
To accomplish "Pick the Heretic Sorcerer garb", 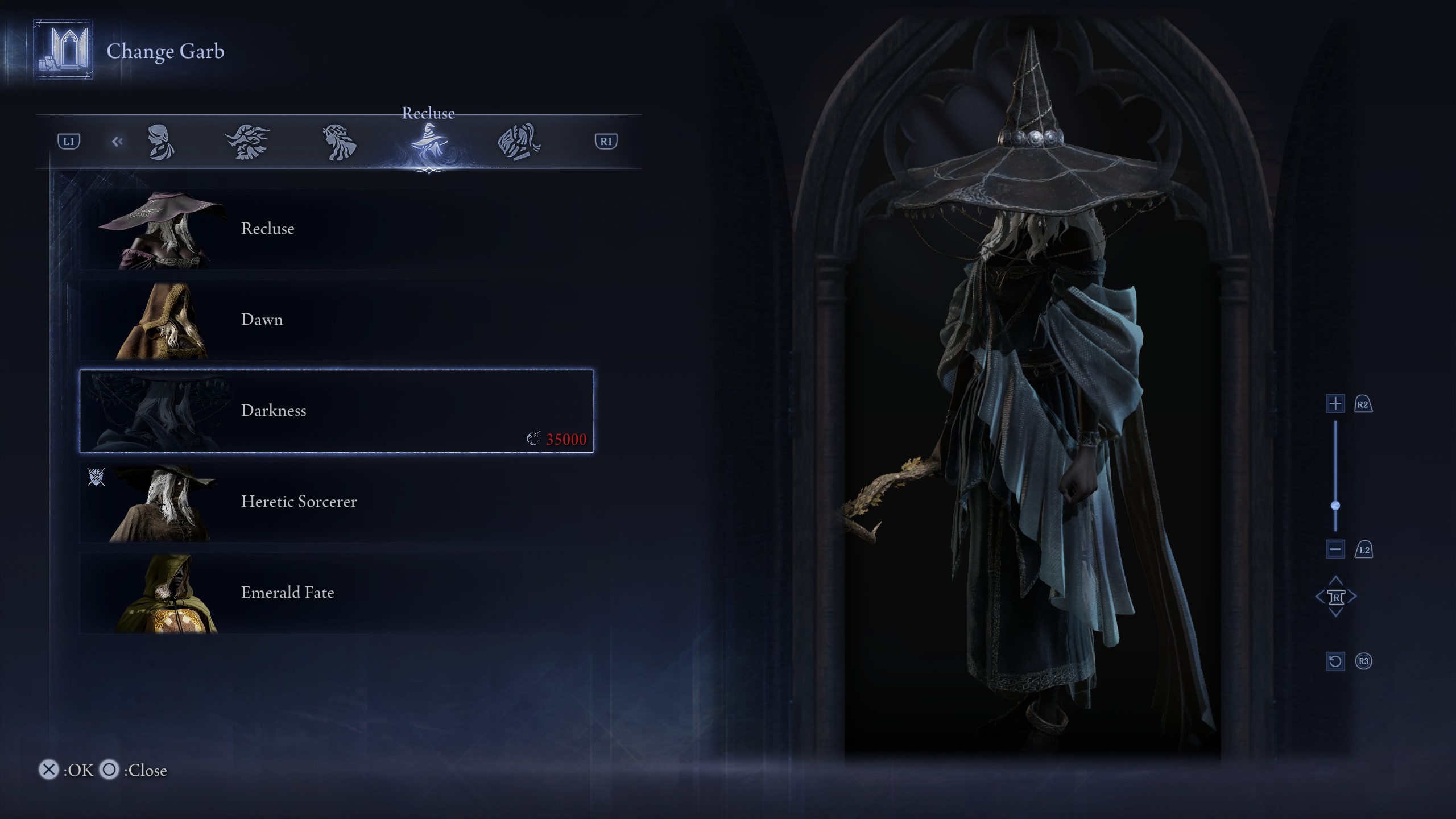I will (x=336, y=502).
